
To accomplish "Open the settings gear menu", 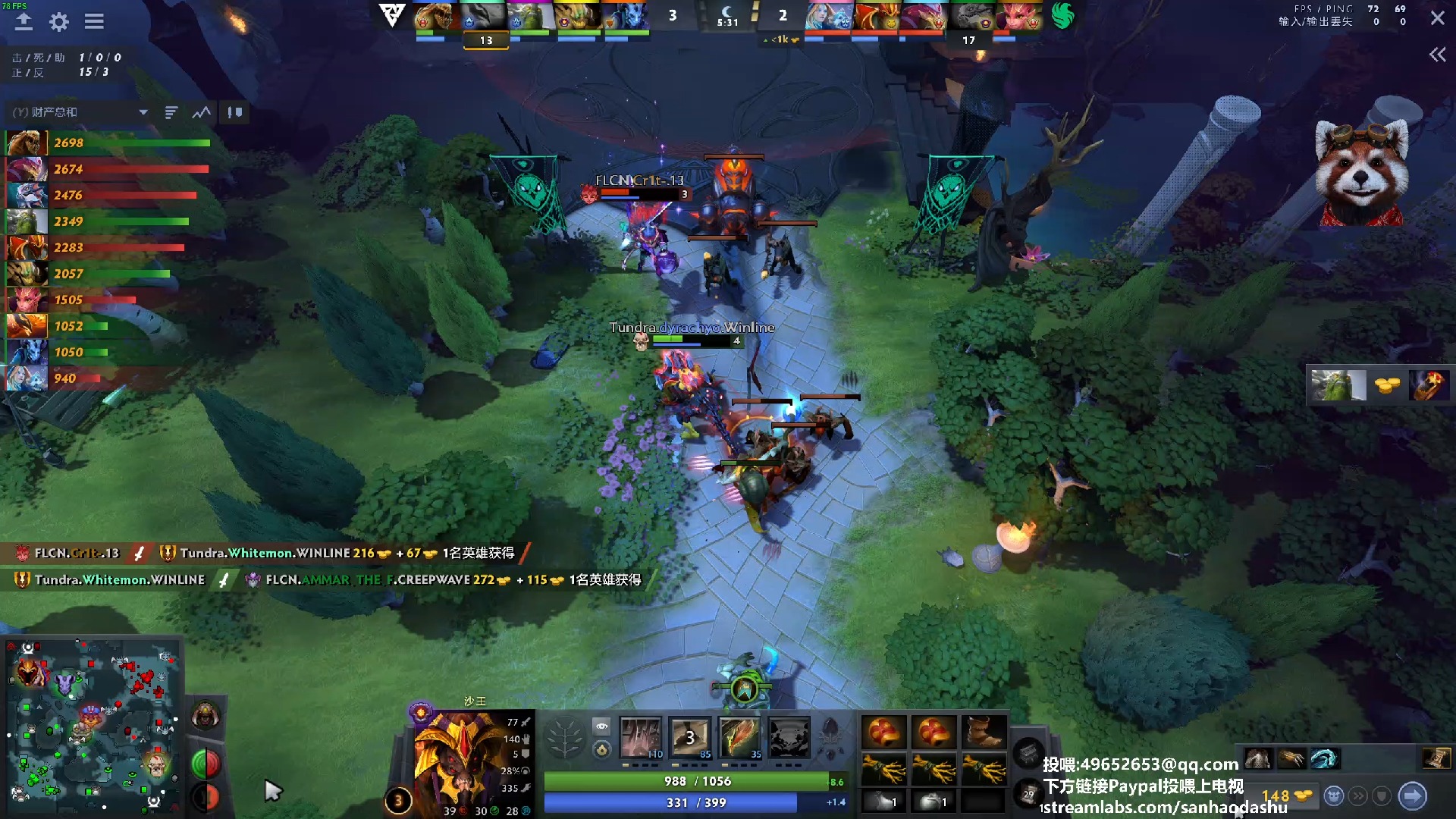I will 58,22.
